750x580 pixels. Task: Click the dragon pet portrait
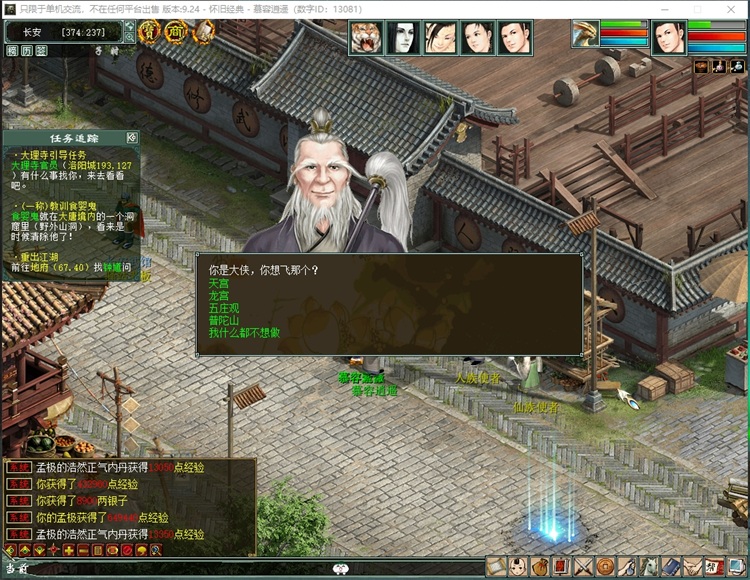click(x=585, y=34)
